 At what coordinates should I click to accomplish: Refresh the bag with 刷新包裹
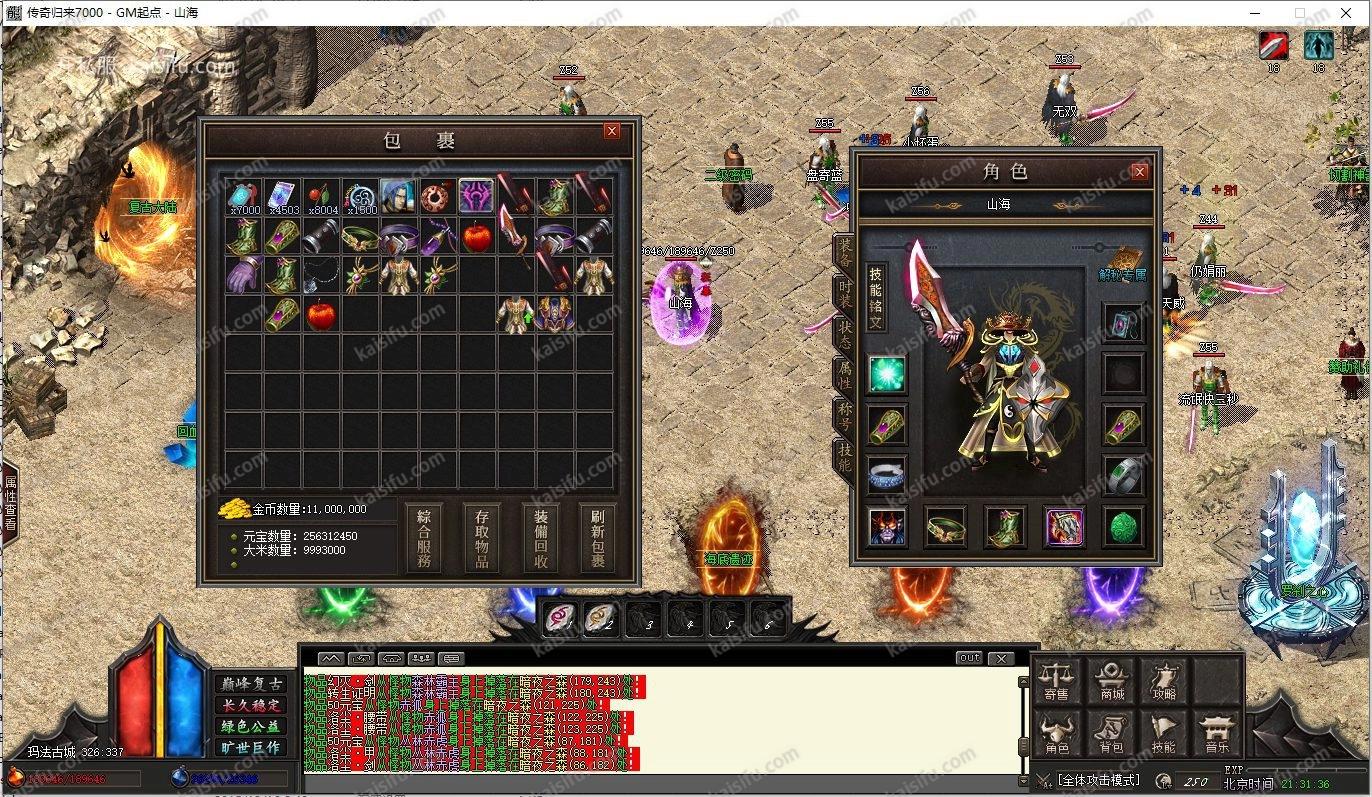(598, 537)
